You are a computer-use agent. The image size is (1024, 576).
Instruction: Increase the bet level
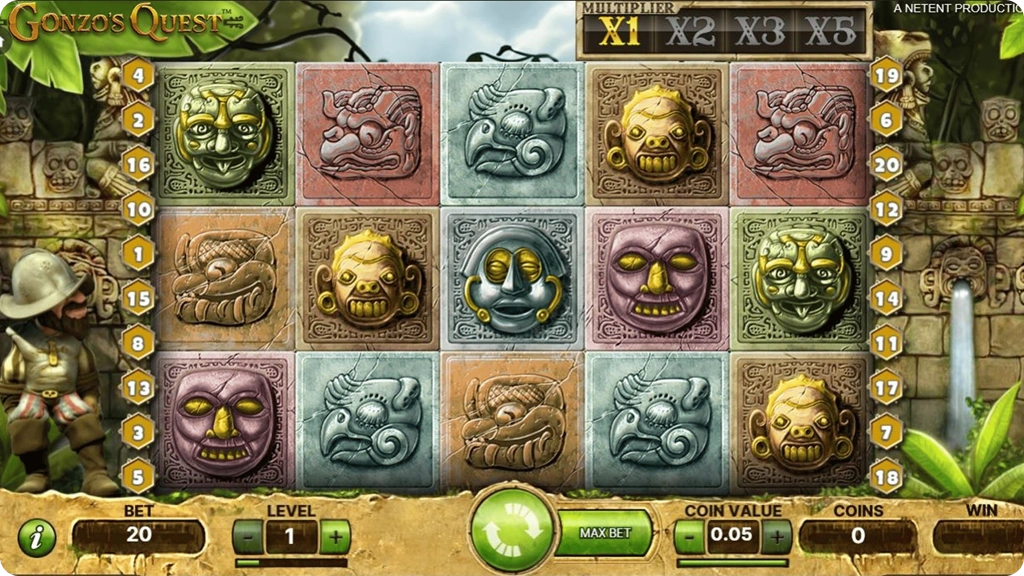pos(335,537)
